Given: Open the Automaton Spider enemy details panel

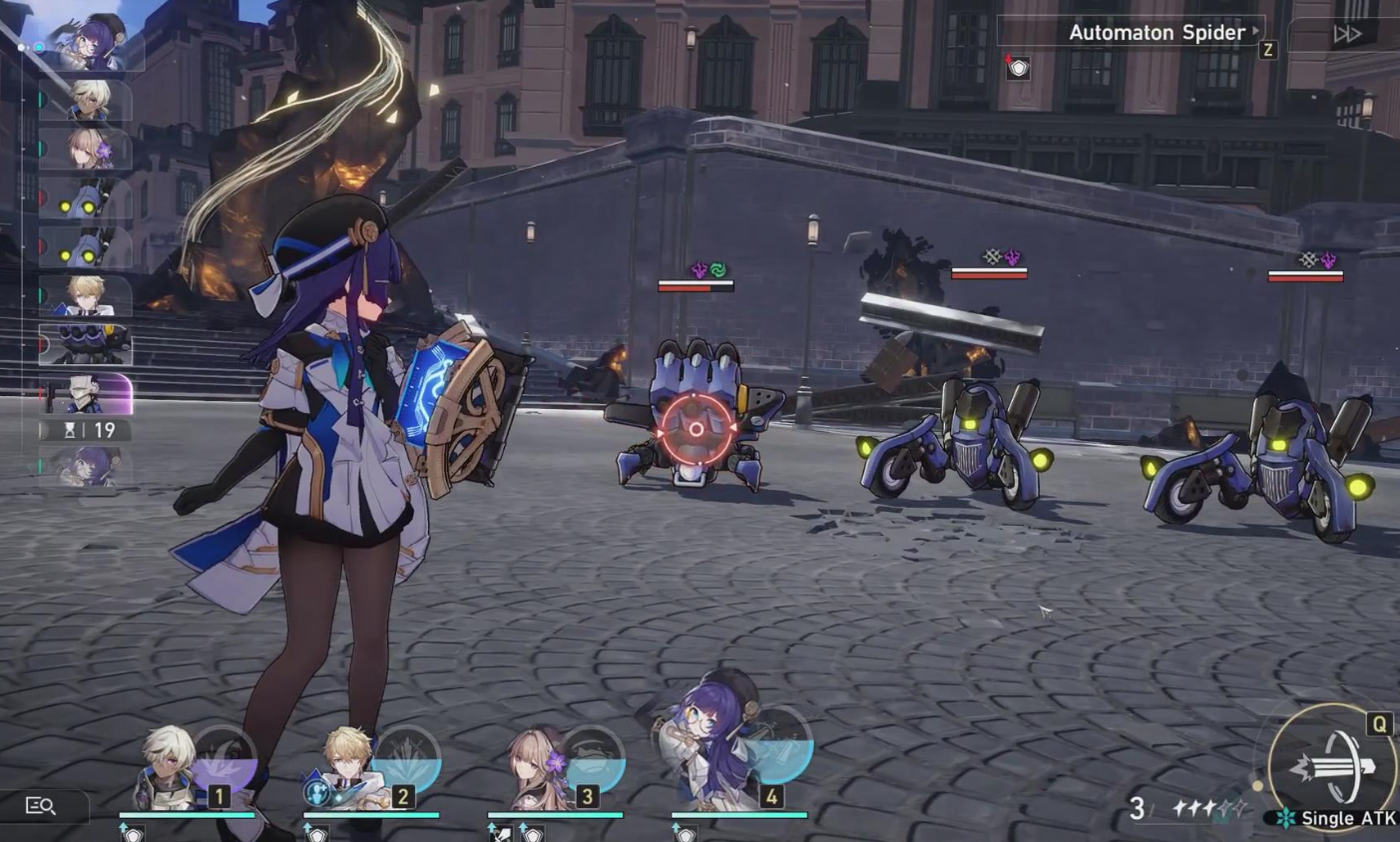Looking at the screenshot, I should (1156, 33).
